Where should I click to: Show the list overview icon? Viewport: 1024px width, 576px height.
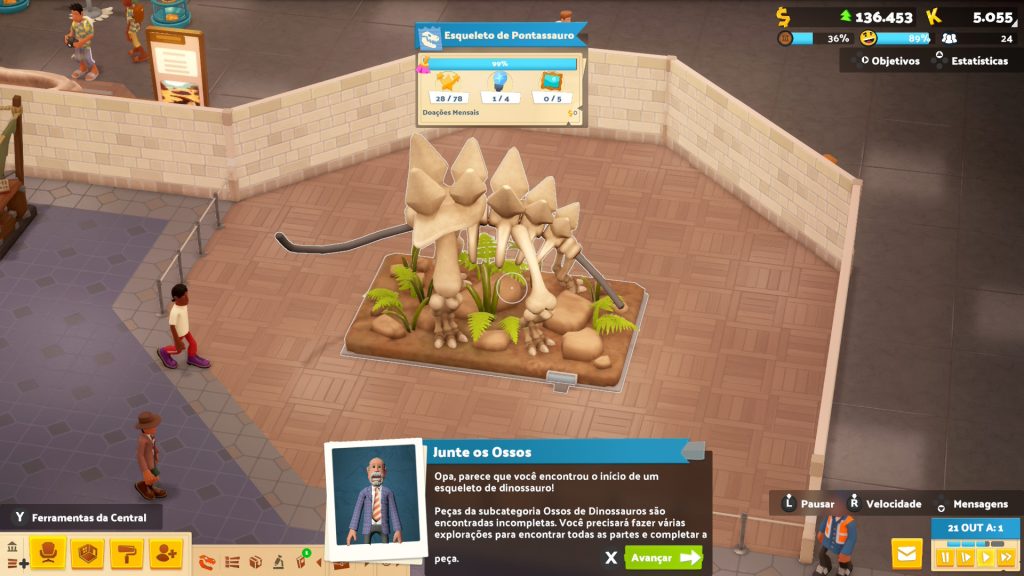[x=232, y=562]
